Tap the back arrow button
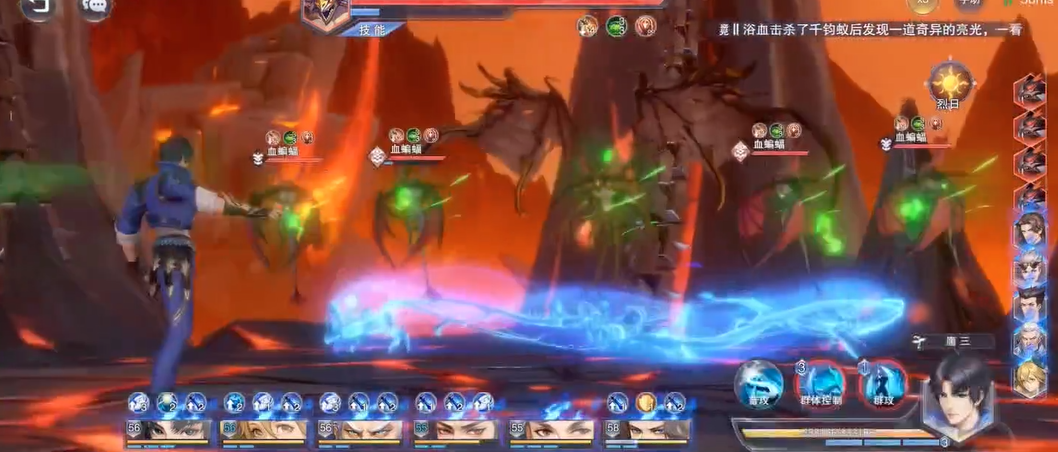 37,7
